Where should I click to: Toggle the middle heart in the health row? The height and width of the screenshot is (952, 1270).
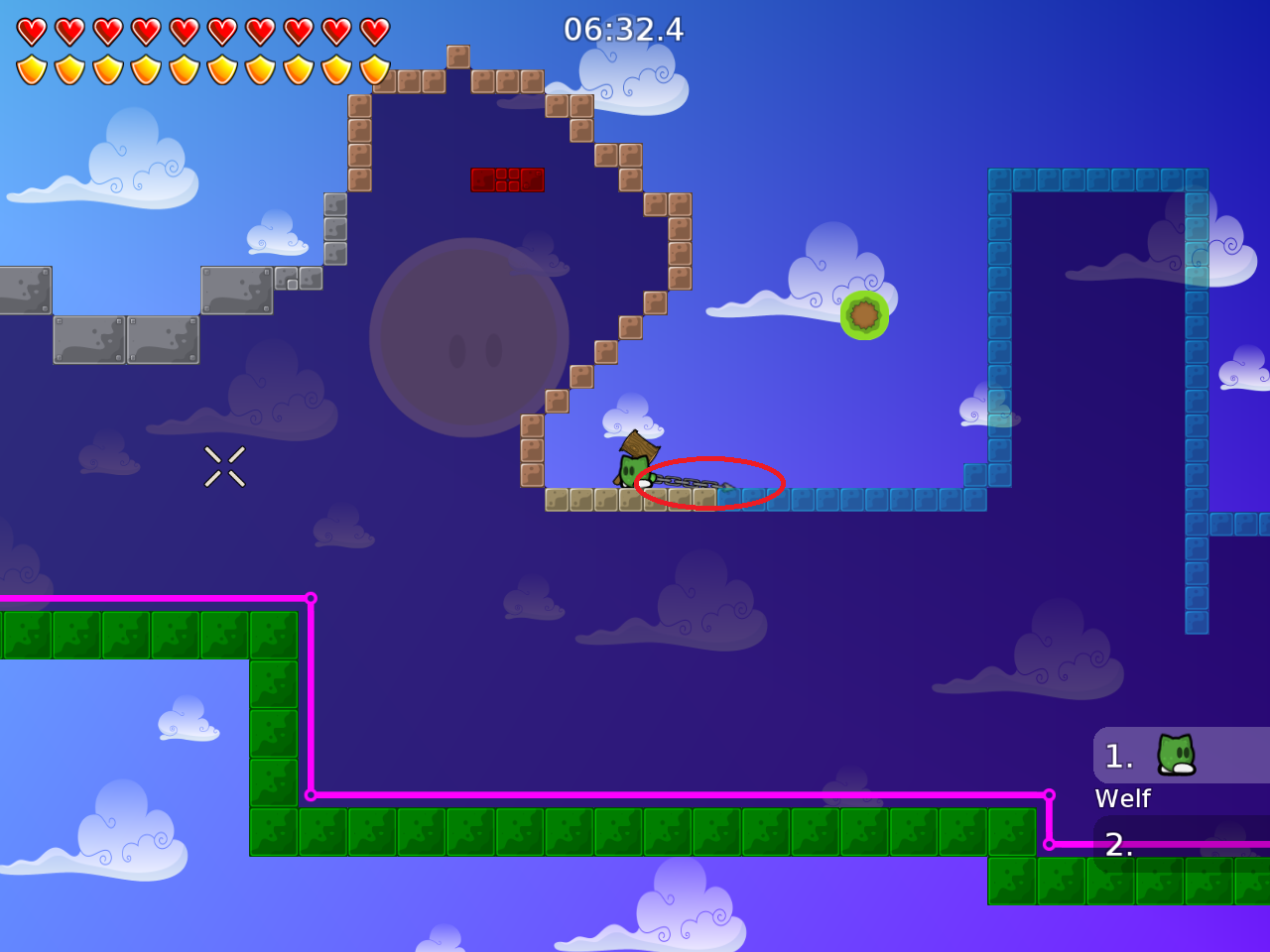(x=187, y=30)
